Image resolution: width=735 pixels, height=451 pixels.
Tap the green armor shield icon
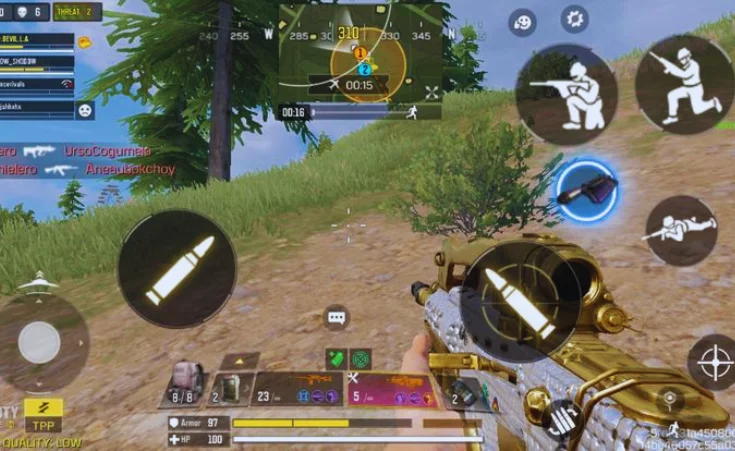pyautogui.click(x=336, y=358)
